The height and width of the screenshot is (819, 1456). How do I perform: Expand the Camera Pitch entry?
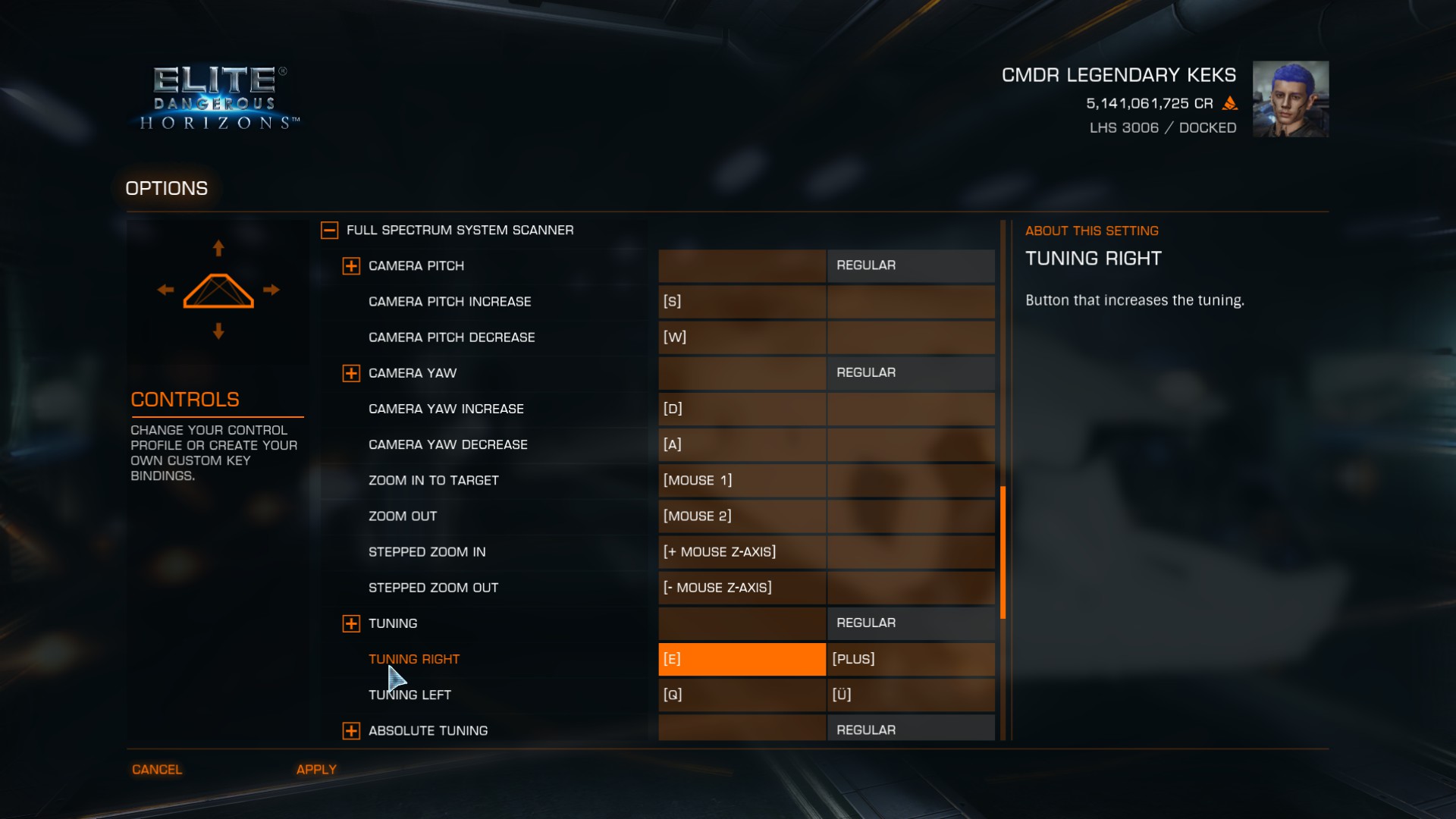tap(351, 266)
